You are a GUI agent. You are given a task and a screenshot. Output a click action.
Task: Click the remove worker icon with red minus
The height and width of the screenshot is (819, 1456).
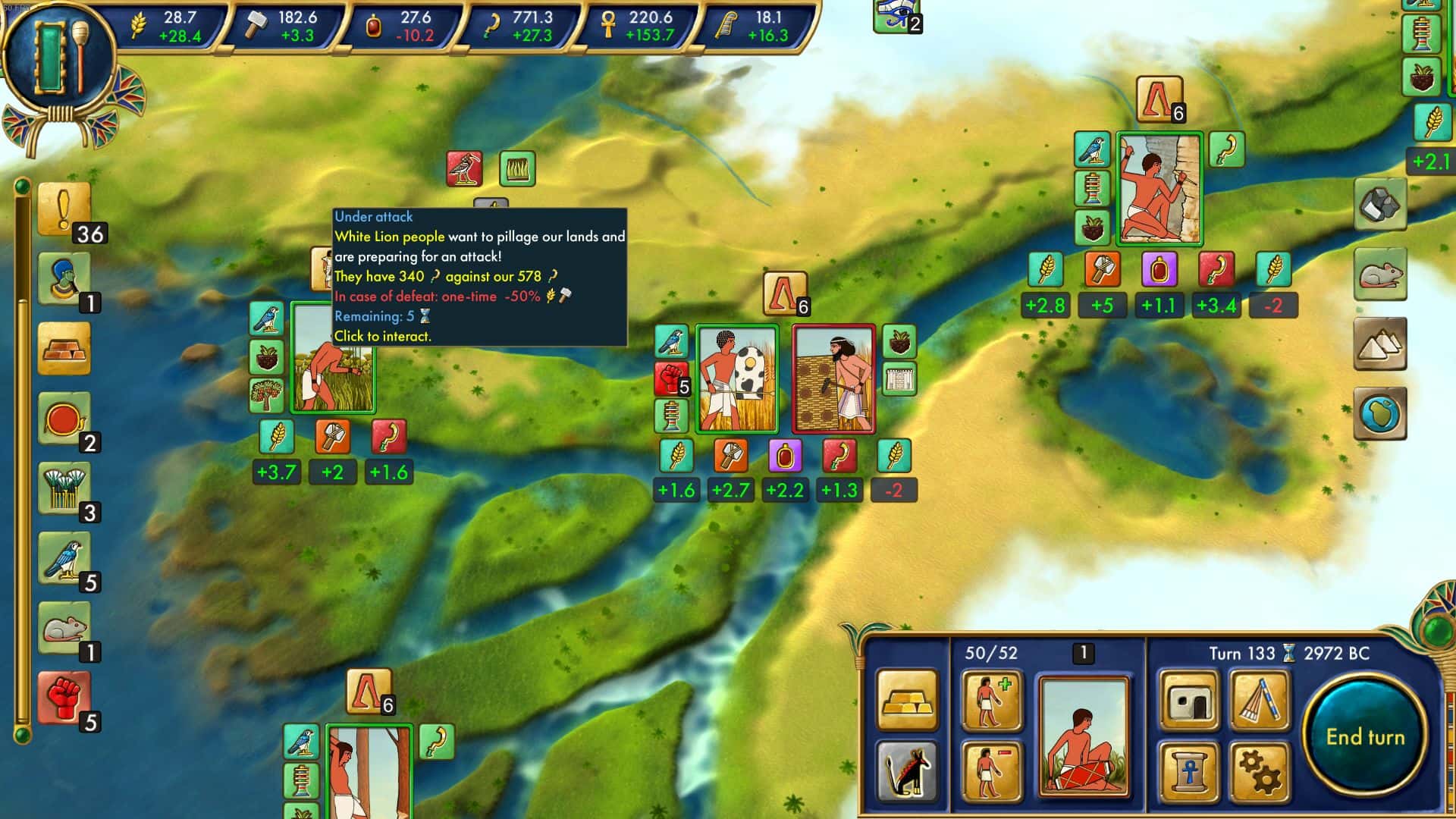click(x=992, y=773)
